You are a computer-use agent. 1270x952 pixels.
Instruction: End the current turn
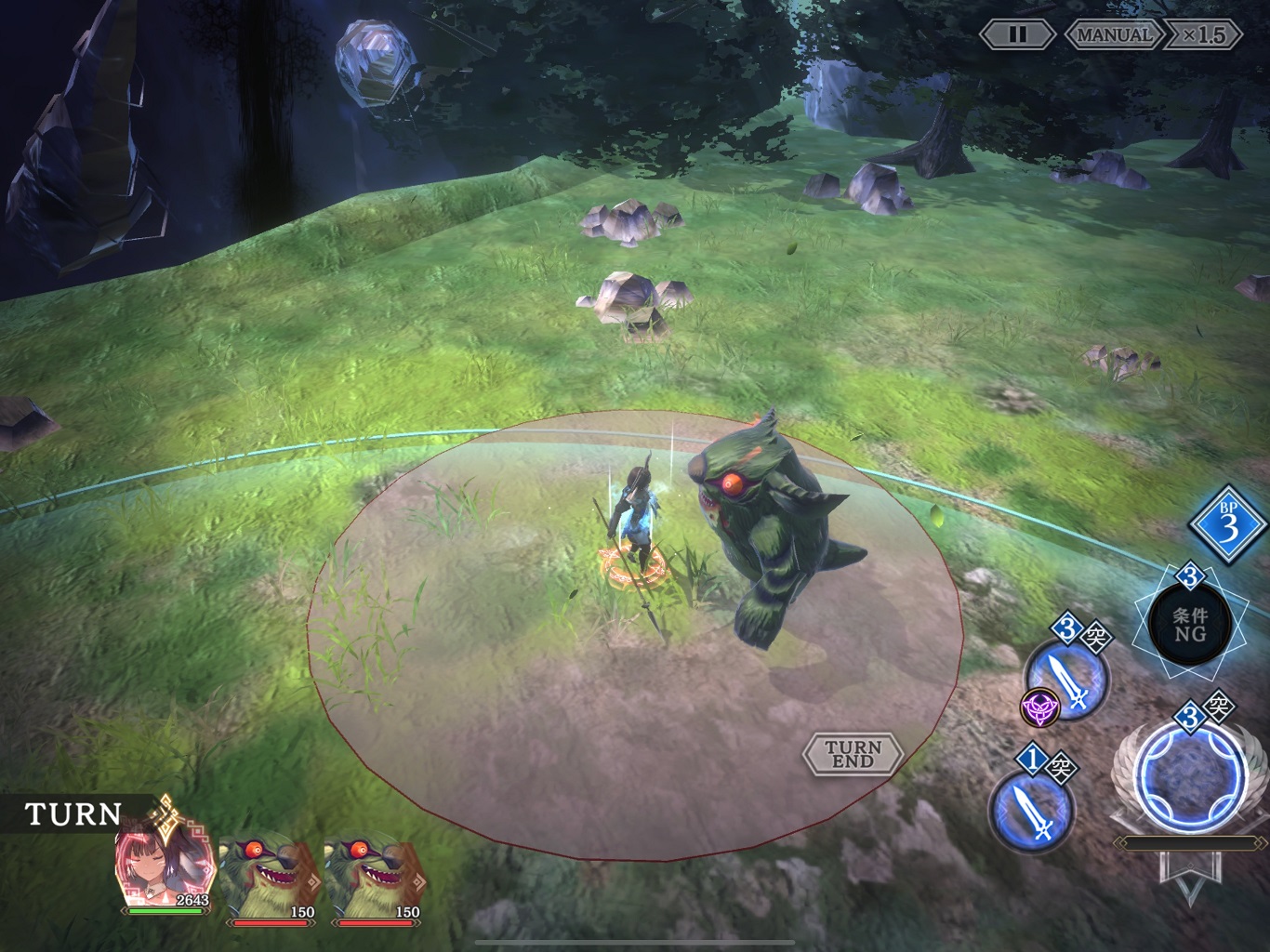(x=853, y=753)
